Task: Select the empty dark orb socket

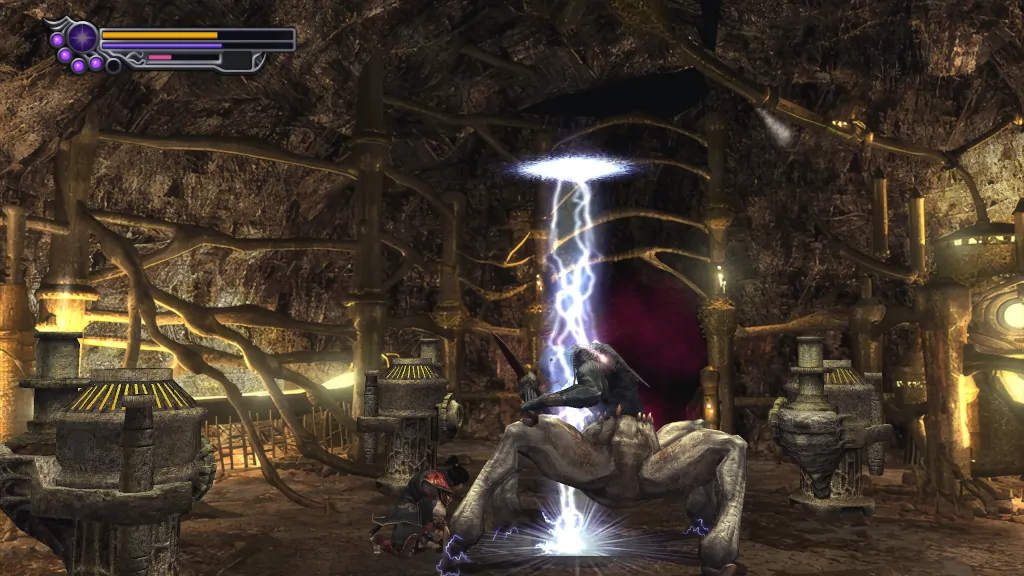Action: coord(113,65)
